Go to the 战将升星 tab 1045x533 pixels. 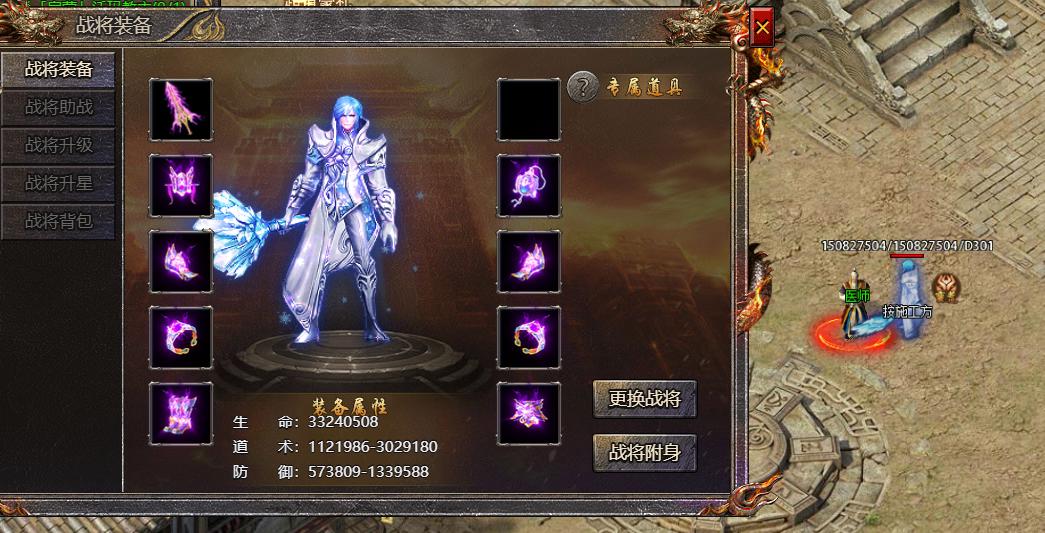tap(58, 183)
